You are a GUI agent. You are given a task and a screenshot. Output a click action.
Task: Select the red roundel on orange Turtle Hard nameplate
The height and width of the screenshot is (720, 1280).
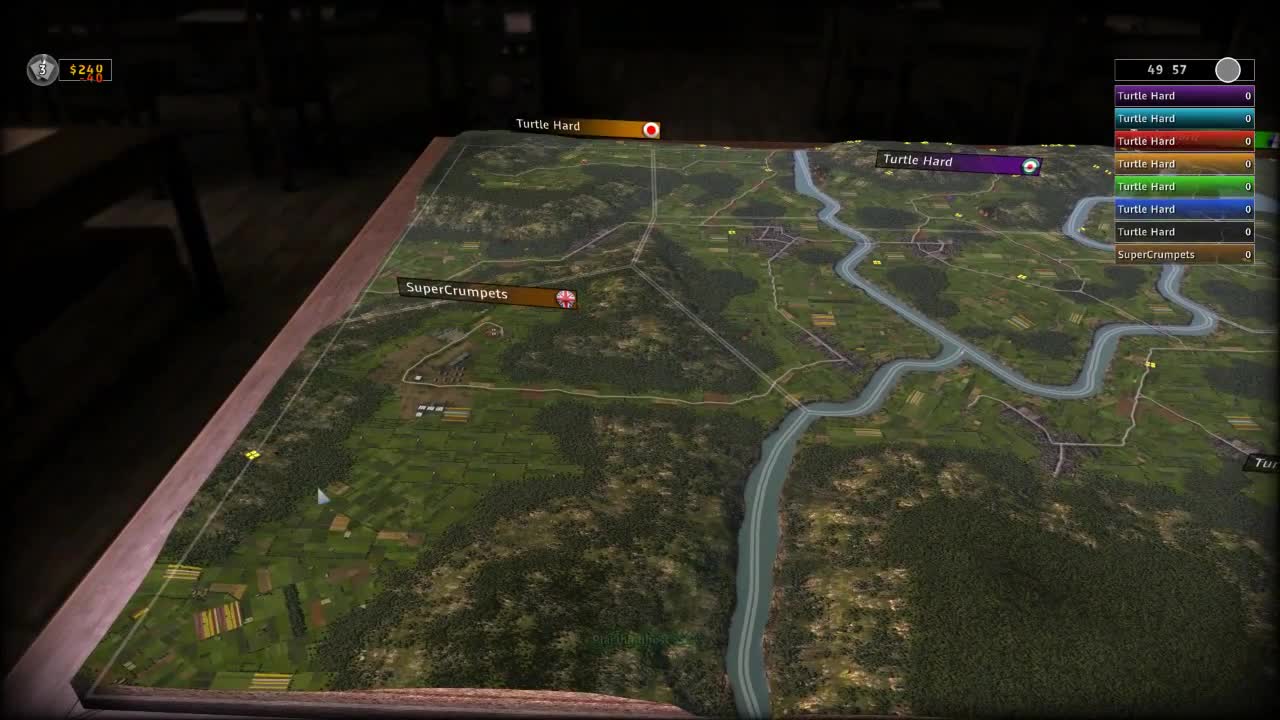(x=650, y=129)
